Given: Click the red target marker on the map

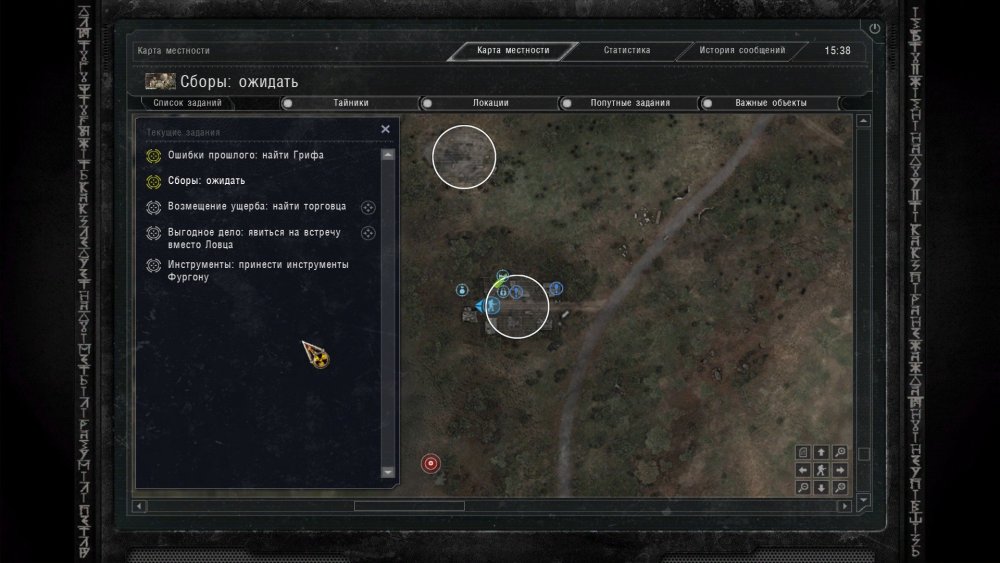Looking at the screenshot, I should (x=431, y=463).
